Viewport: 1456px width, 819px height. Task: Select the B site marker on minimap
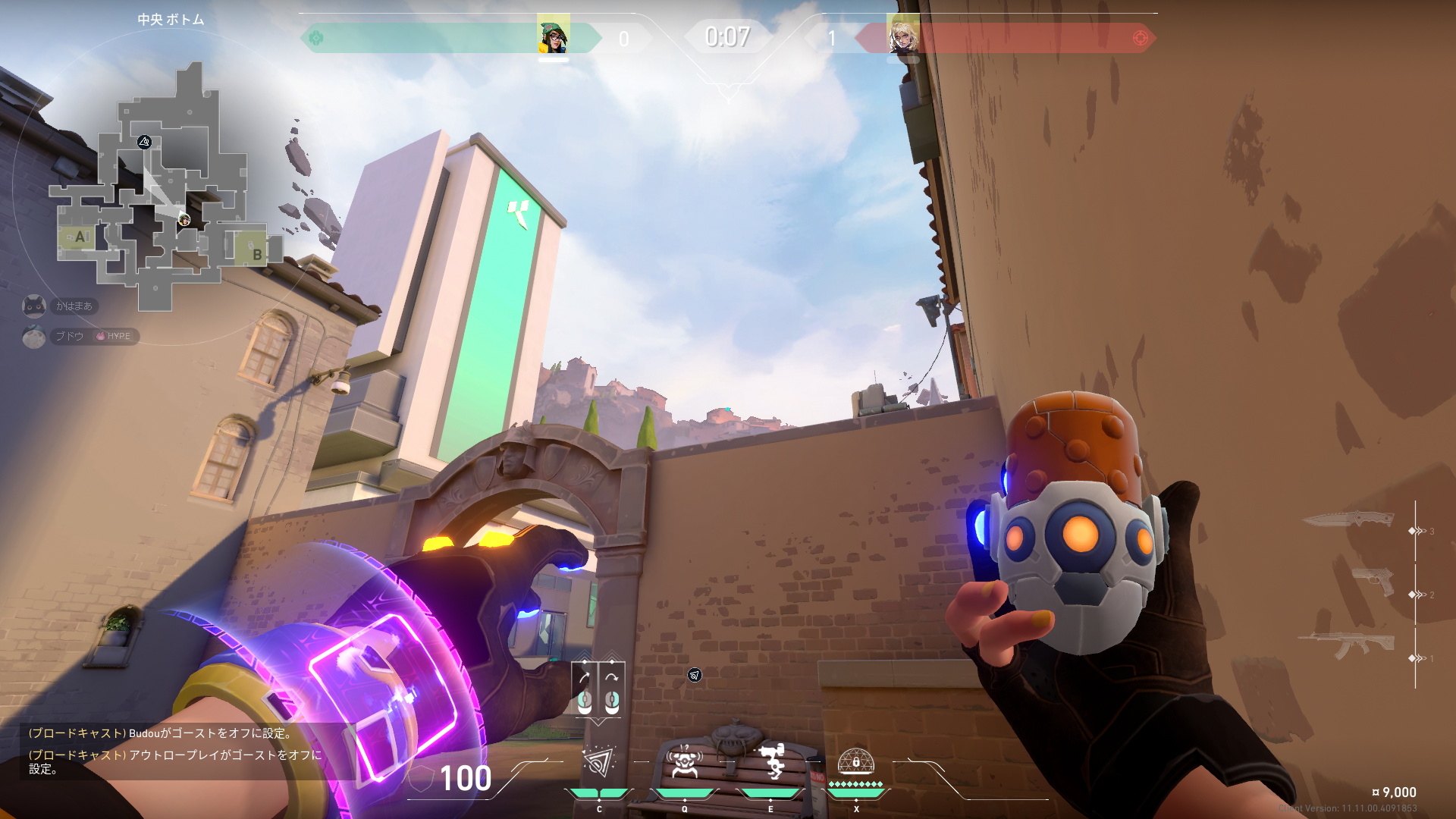pos(256,253)
